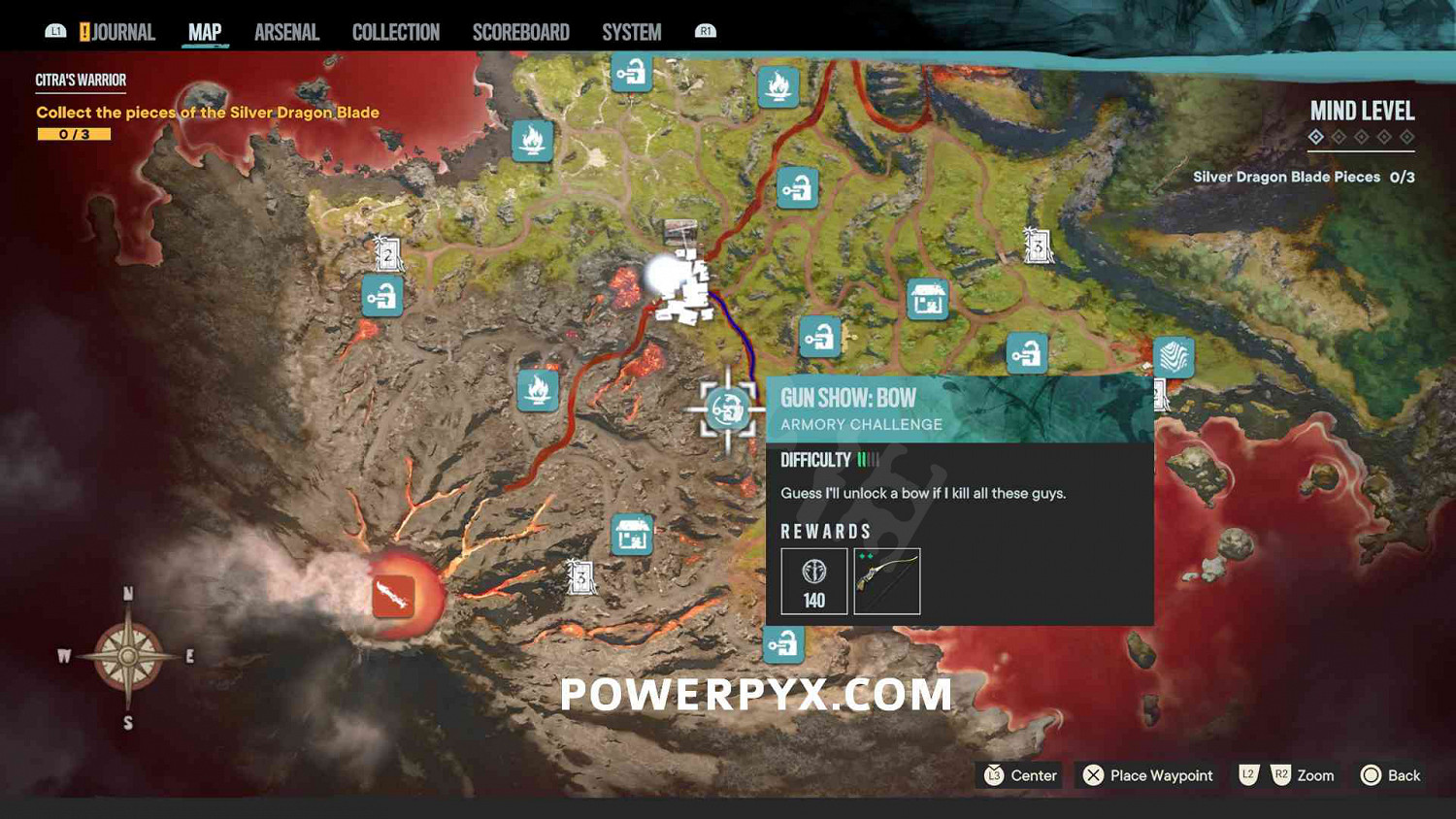The width and height of the screenshot is (1456, 819).
Task: Click the bow reward thumbnail
Action: 887,581
